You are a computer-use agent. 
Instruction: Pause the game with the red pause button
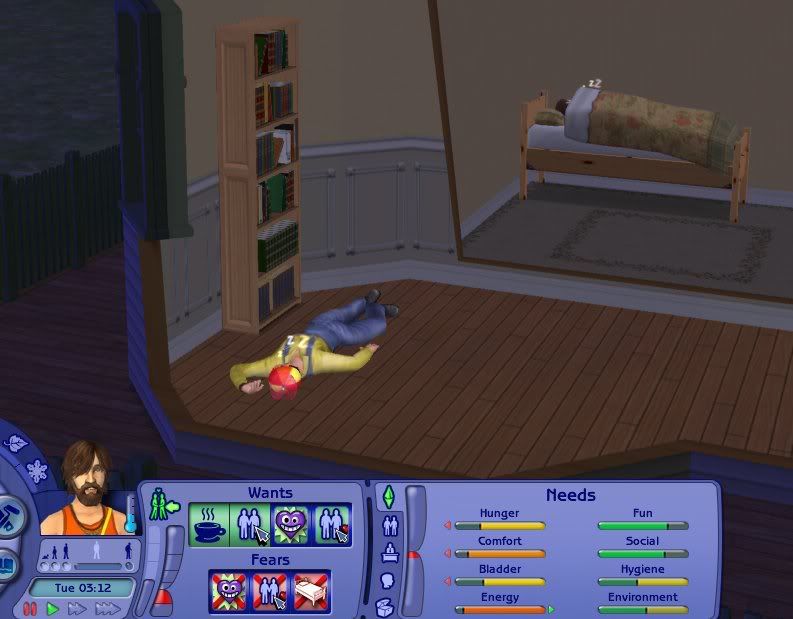(31, 608)
